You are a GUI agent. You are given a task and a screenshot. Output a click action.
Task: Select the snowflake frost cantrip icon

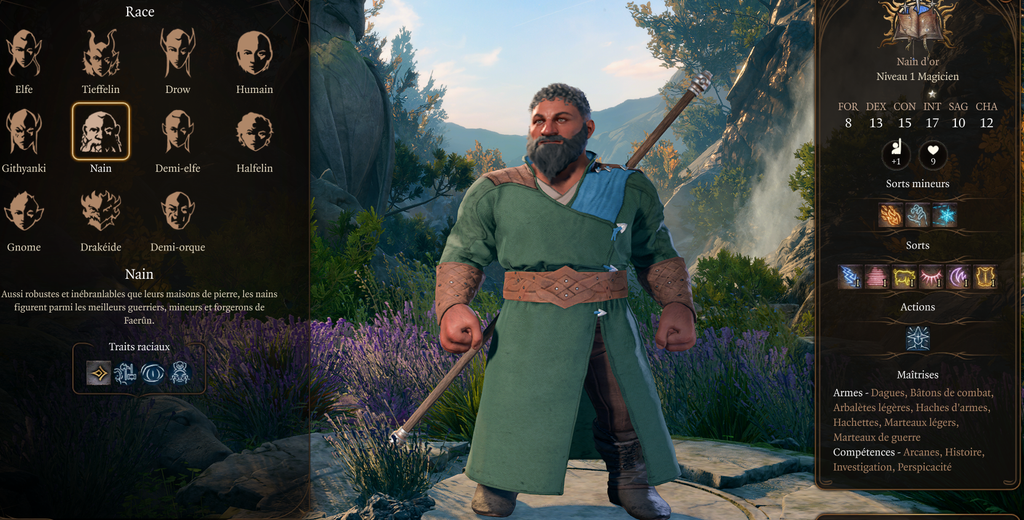coord(944,215)
